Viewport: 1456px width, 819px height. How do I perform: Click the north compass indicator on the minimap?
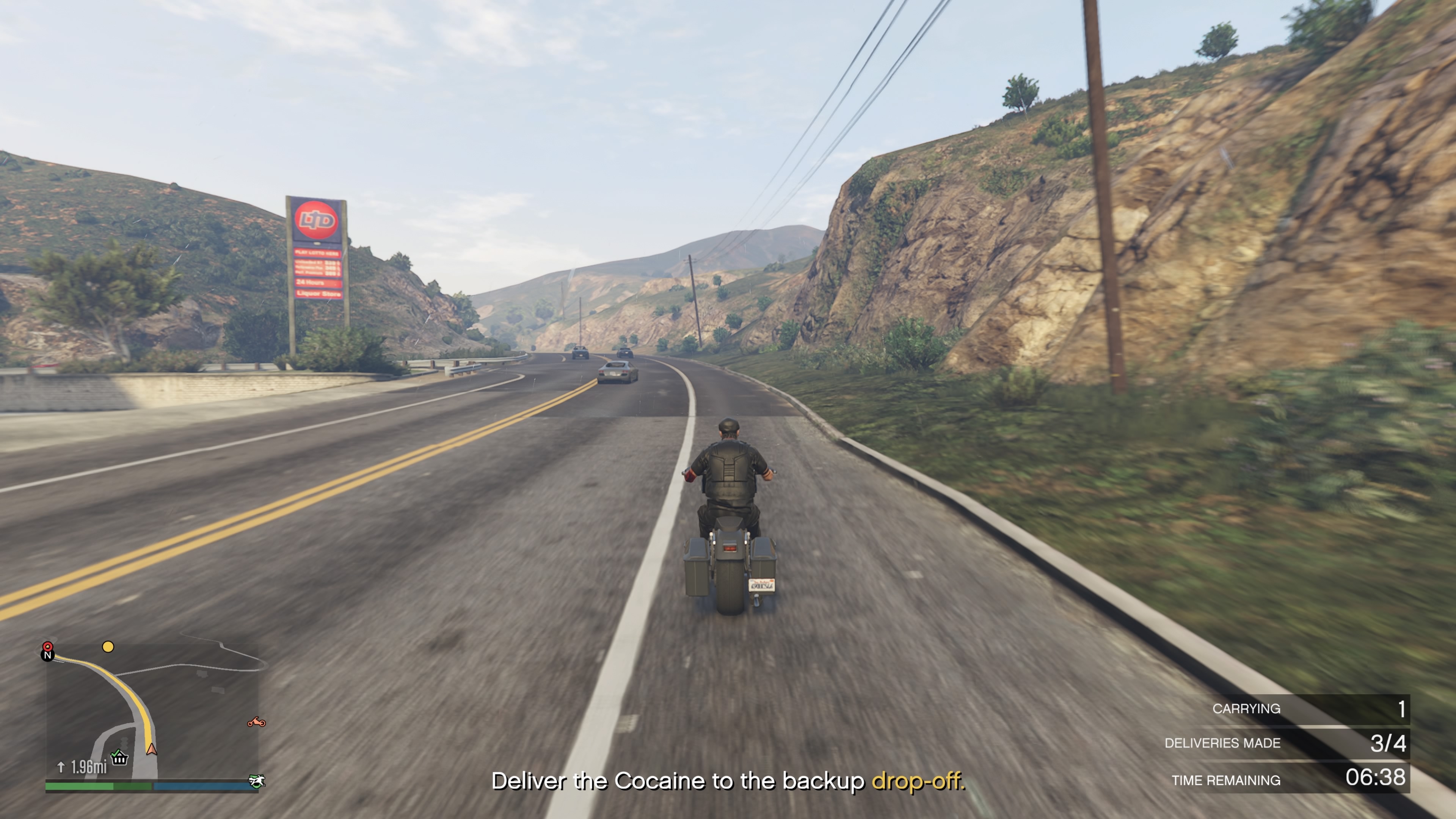coord(47,656)
